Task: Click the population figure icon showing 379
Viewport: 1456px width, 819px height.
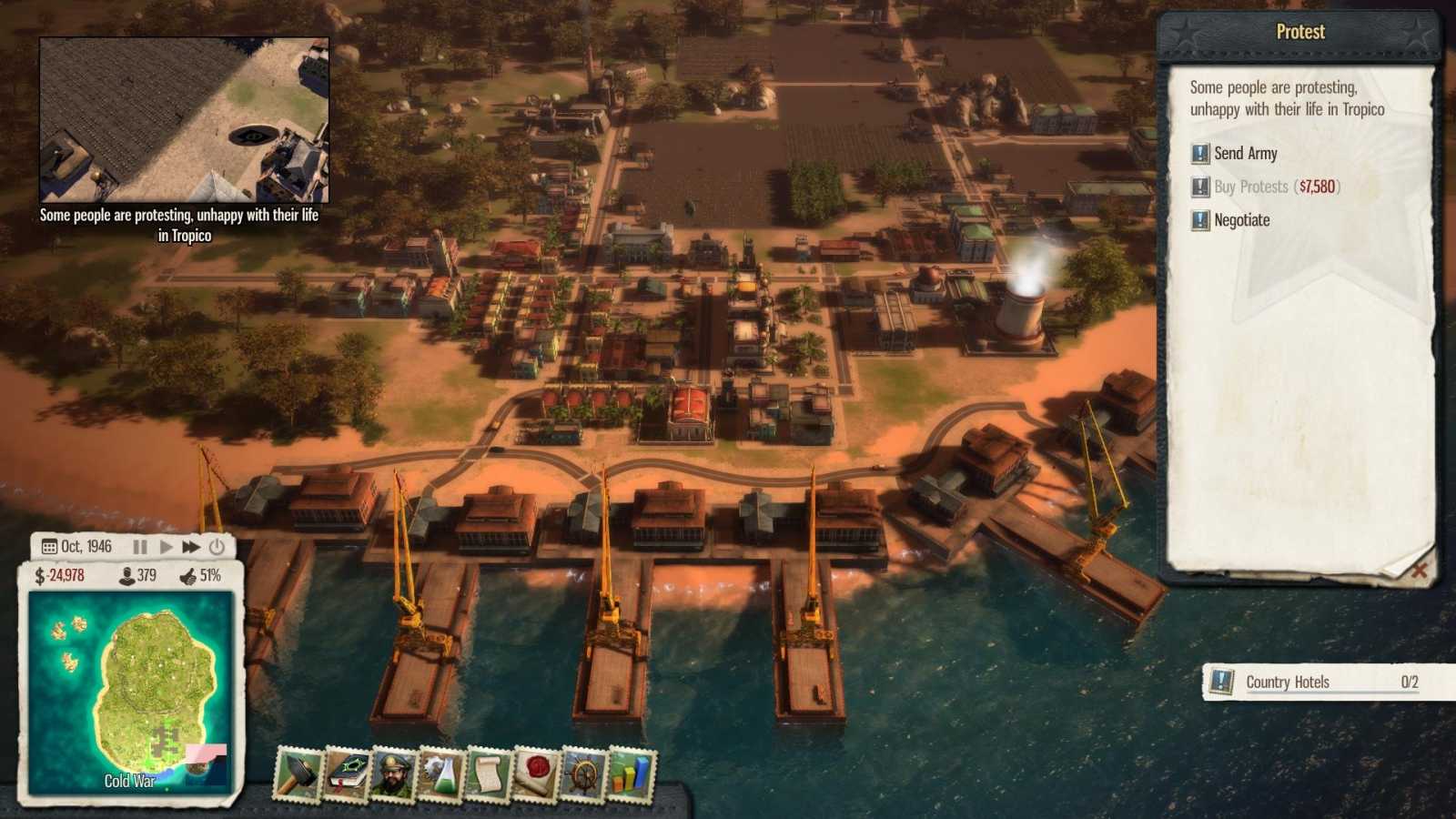Action: coord(127,575)
